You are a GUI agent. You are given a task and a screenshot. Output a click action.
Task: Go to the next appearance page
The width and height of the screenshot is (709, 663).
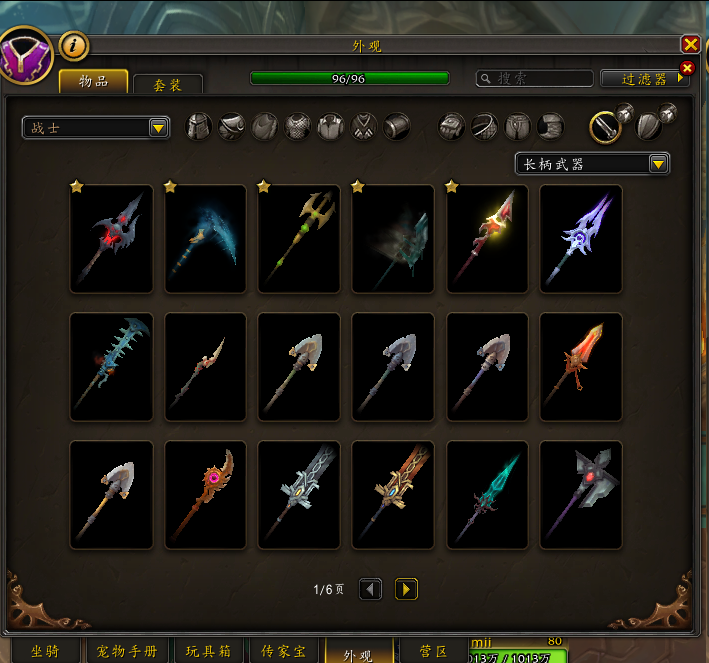coord(406,589)
